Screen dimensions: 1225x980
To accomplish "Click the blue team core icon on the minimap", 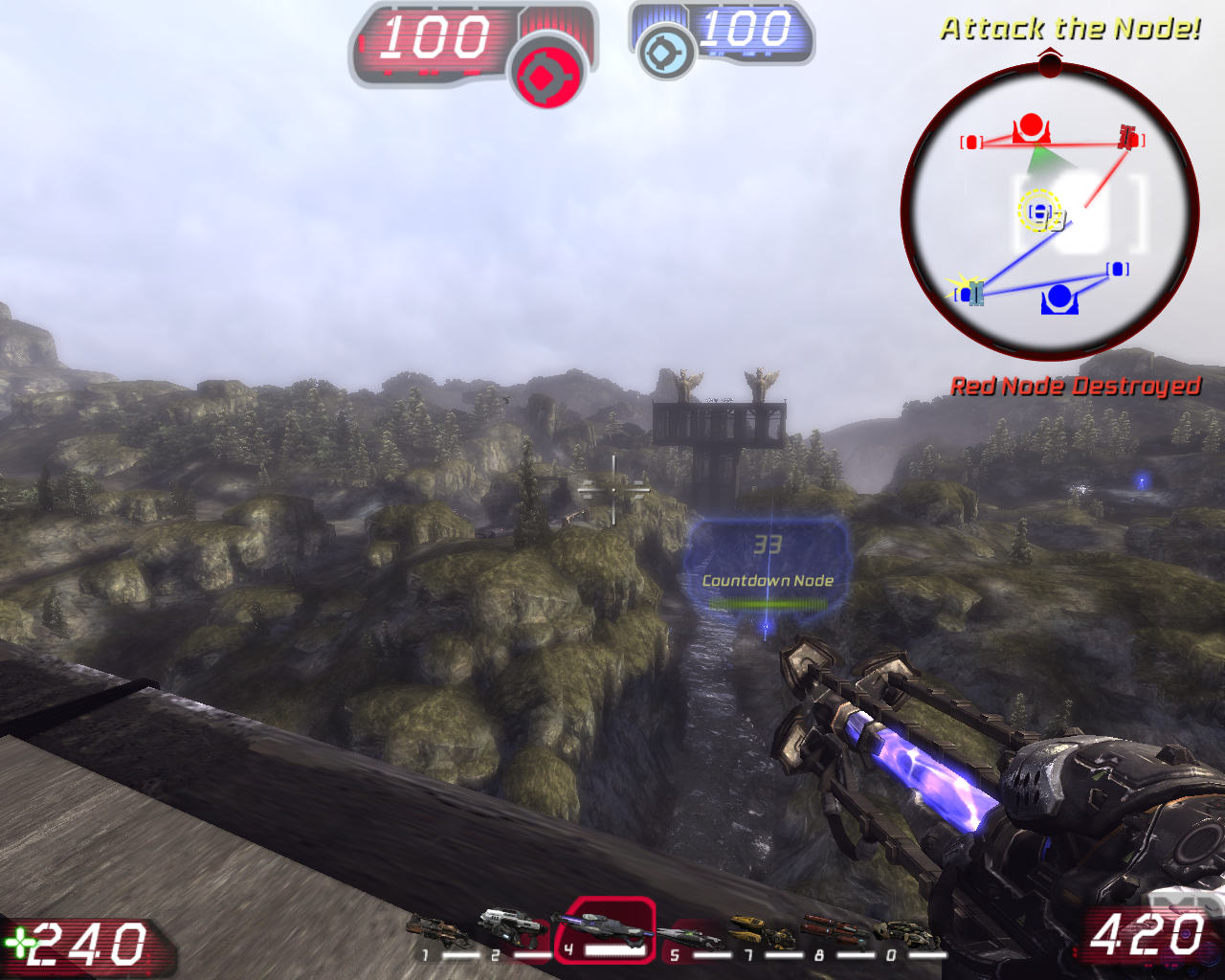I will click(1058, 301).
